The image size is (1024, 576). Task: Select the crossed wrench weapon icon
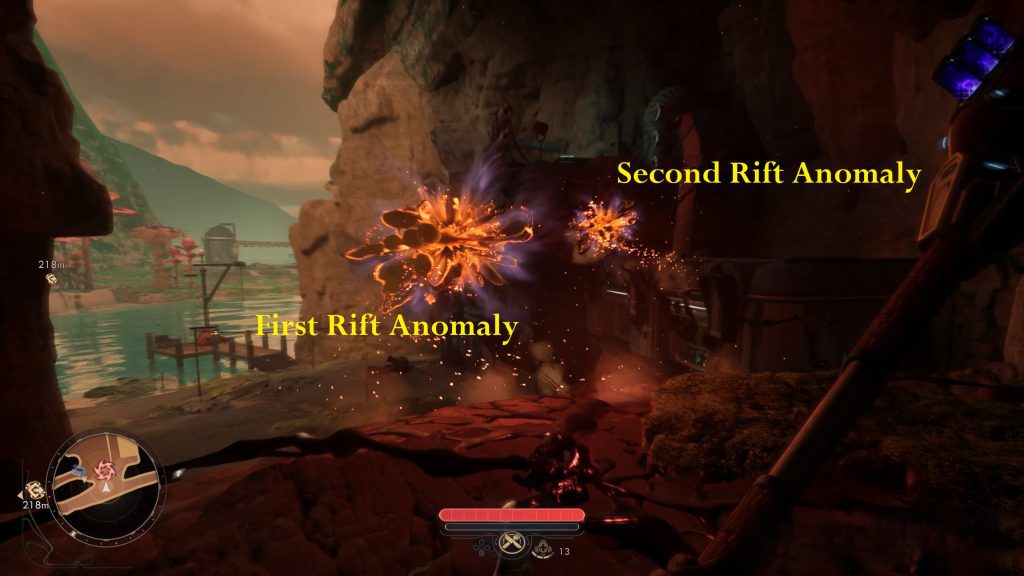click(x=511, y=544)
